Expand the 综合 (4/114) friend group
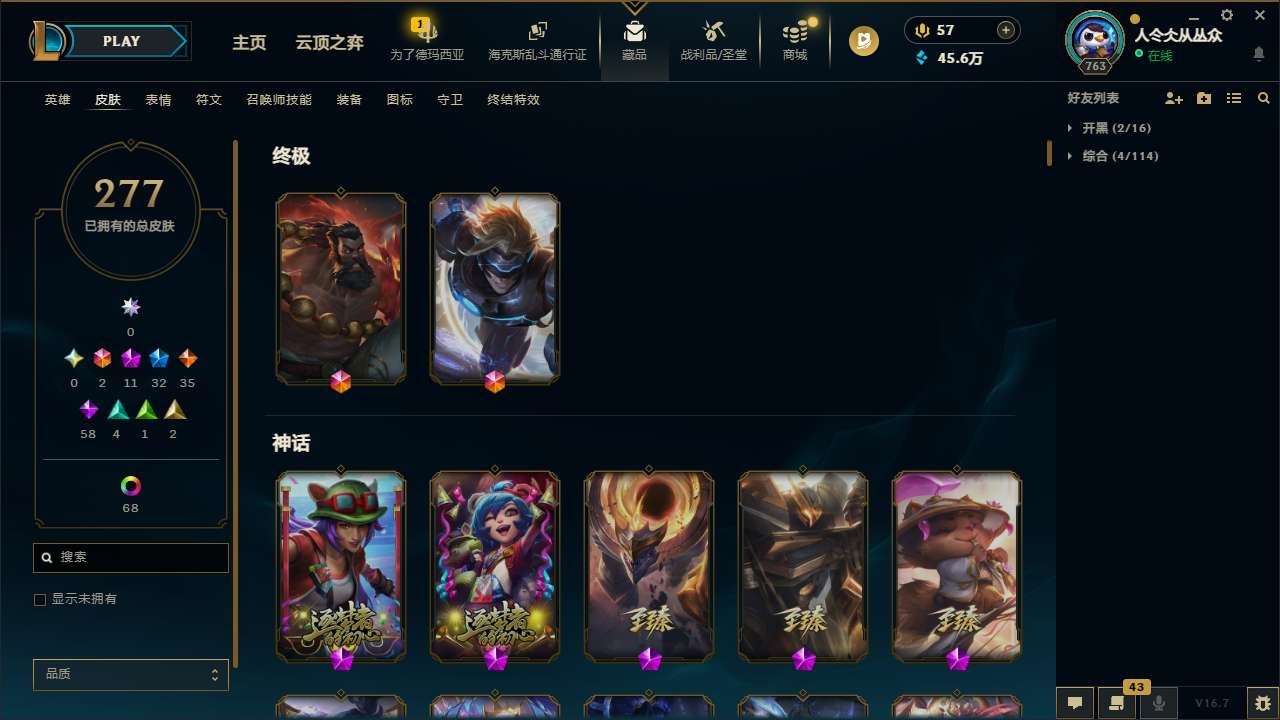 pos(1112,155)
